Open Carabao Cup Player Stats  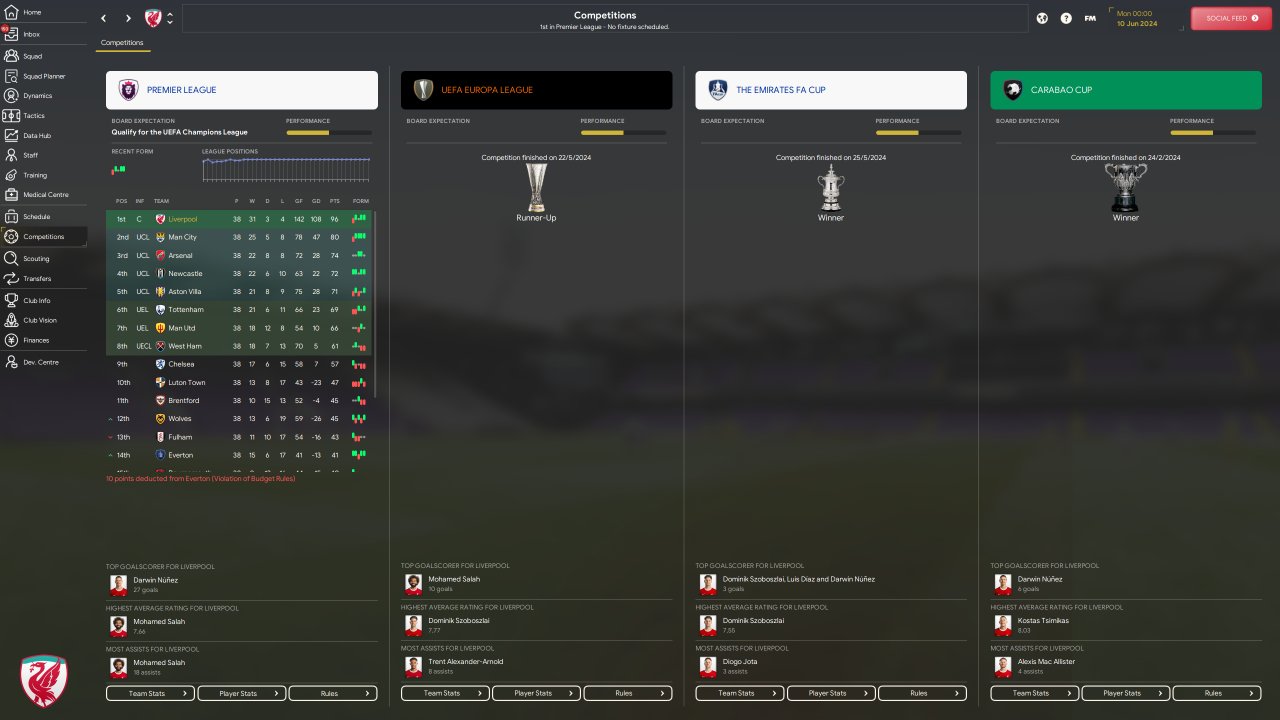[x=1126, y=693]
